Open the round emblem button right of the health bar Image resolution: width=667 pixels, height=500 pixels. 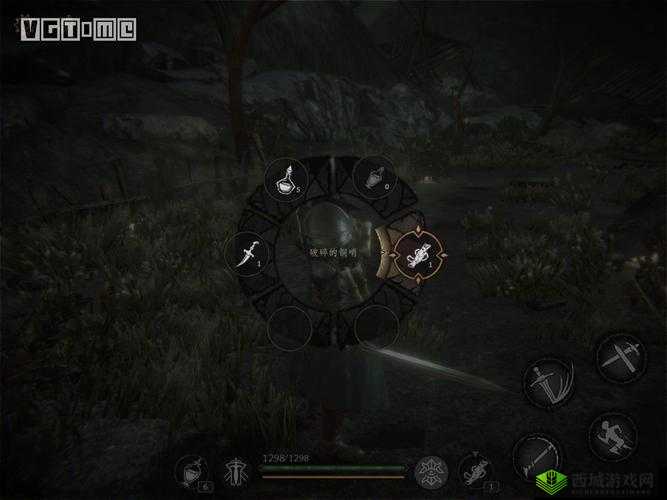tap(432, 470)
